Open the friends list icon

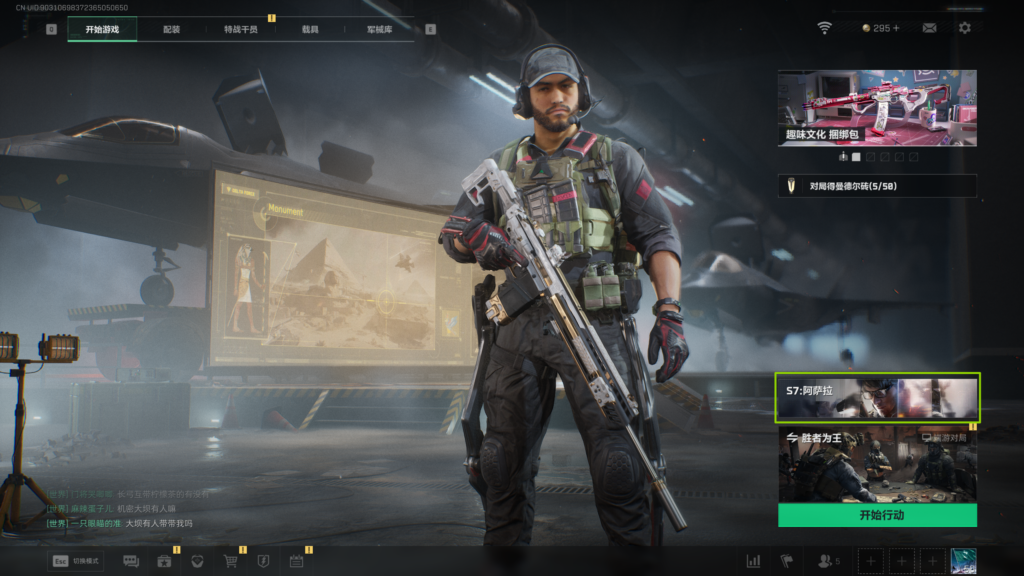(x=828, y=562)
